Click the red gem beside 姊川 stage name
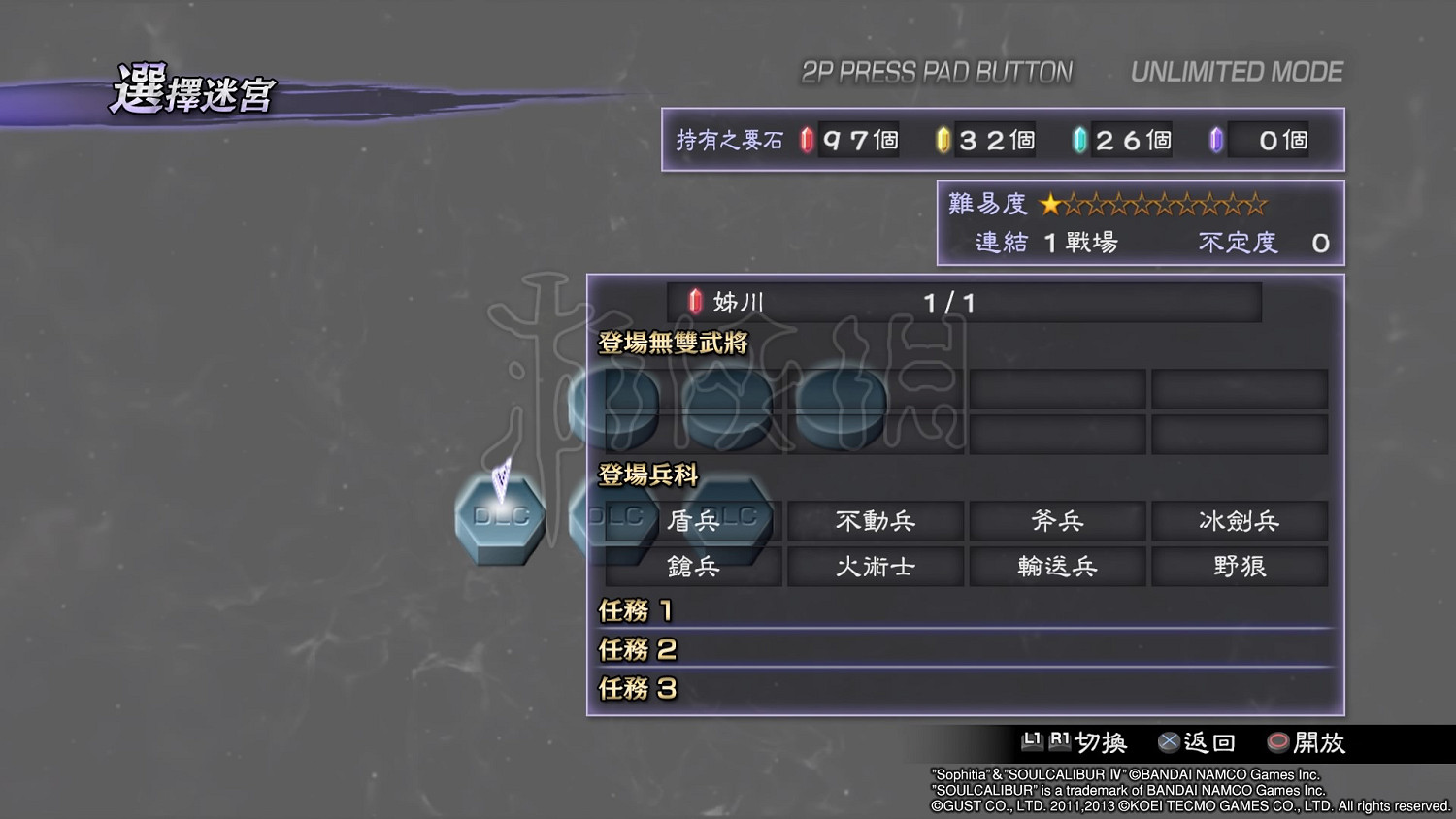 [x=695, y=302]
